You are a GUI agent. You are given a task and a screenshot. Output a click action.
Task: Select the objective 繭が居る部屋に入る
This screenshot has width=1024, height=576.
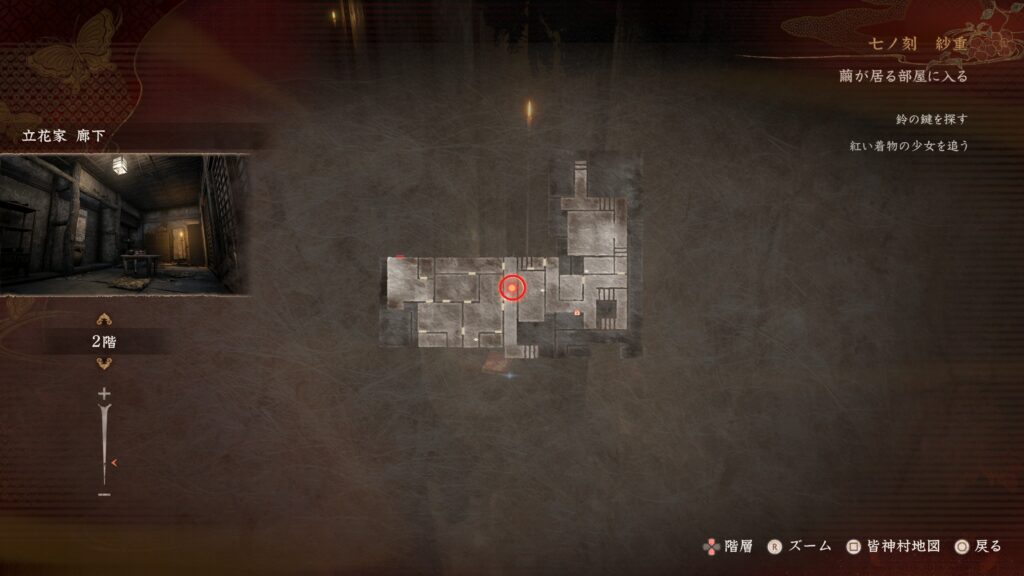click(x=903, y=76)
